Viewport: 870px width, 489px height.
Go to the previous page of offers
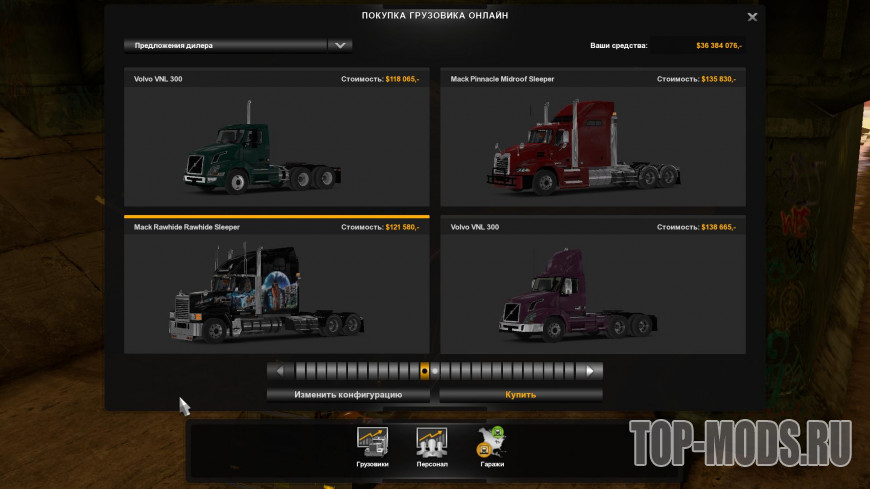280,371
